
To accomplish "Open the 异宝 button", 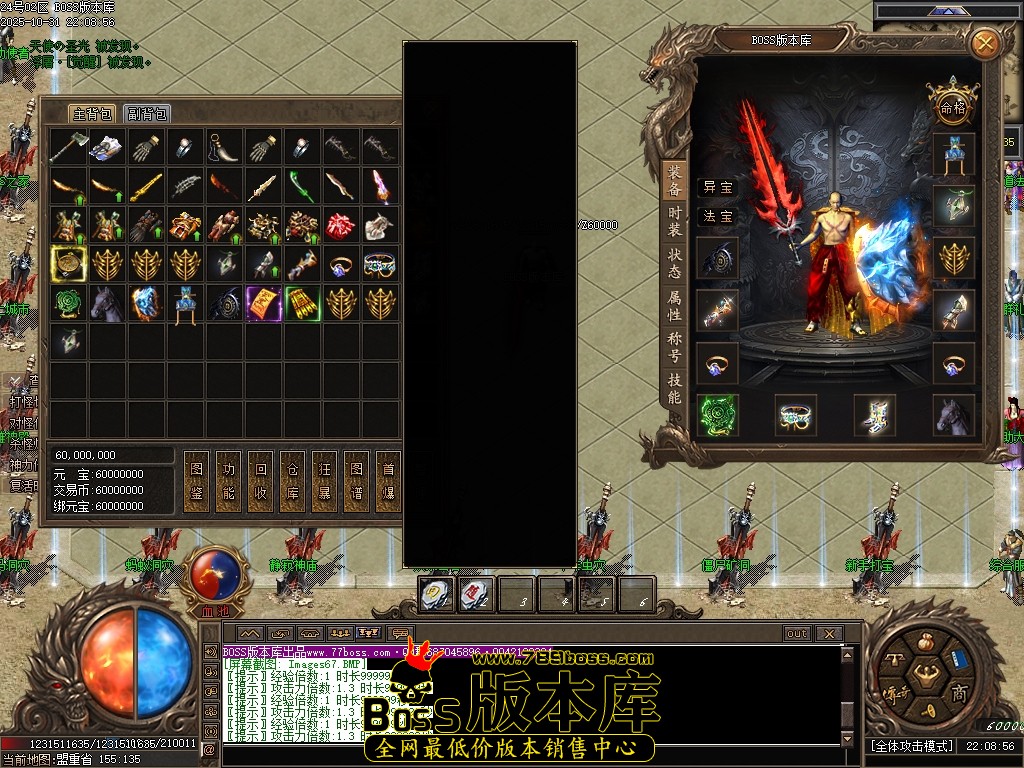I will coord(717,187).
